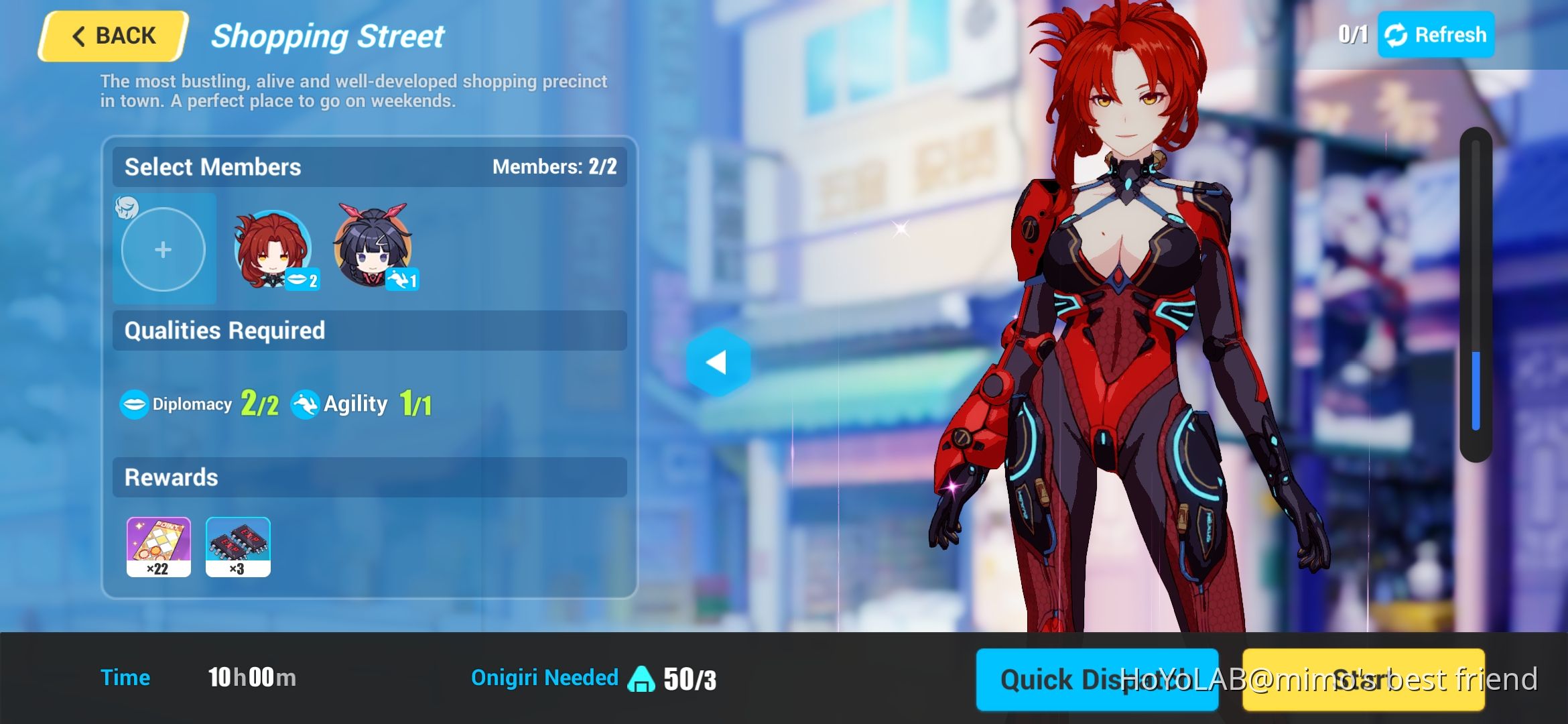Open the empty slot plus button to add member
Image resolution: width=1568 pixels, height=724 pixels.
tap(164, 249)
